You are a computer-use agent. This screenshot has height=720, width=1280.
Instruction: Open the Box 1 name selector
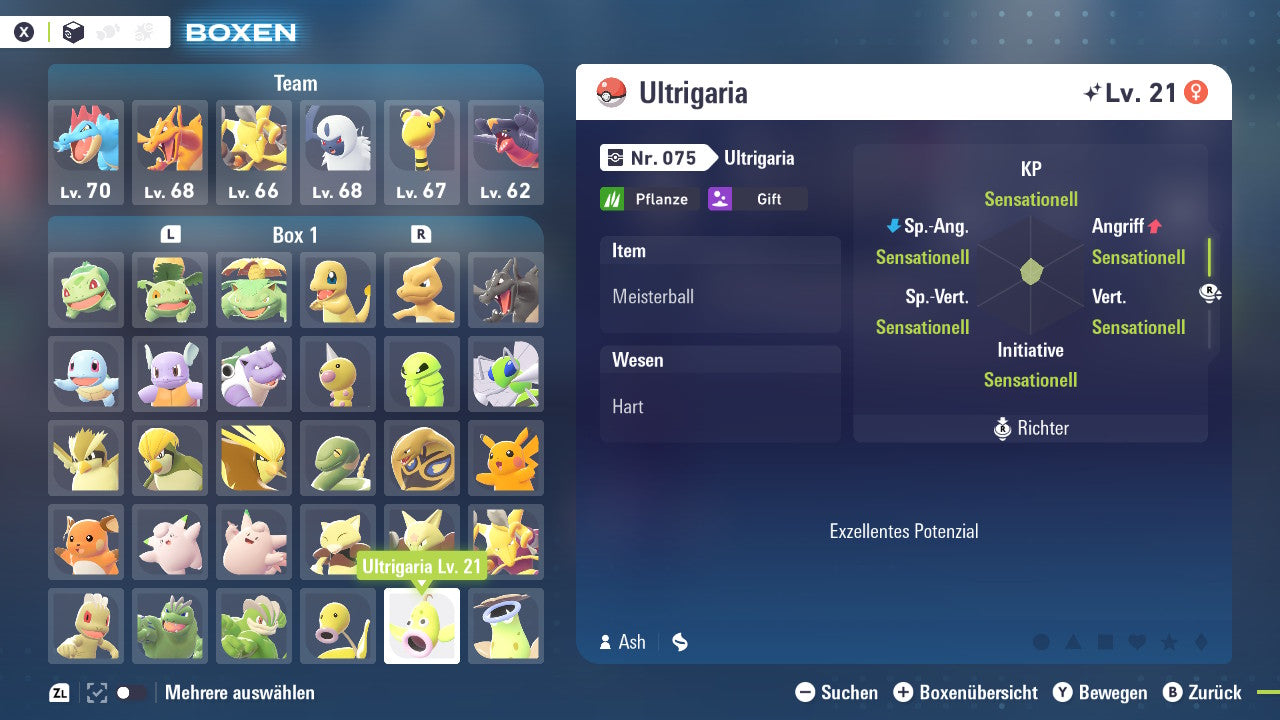(x=296, y=235)
